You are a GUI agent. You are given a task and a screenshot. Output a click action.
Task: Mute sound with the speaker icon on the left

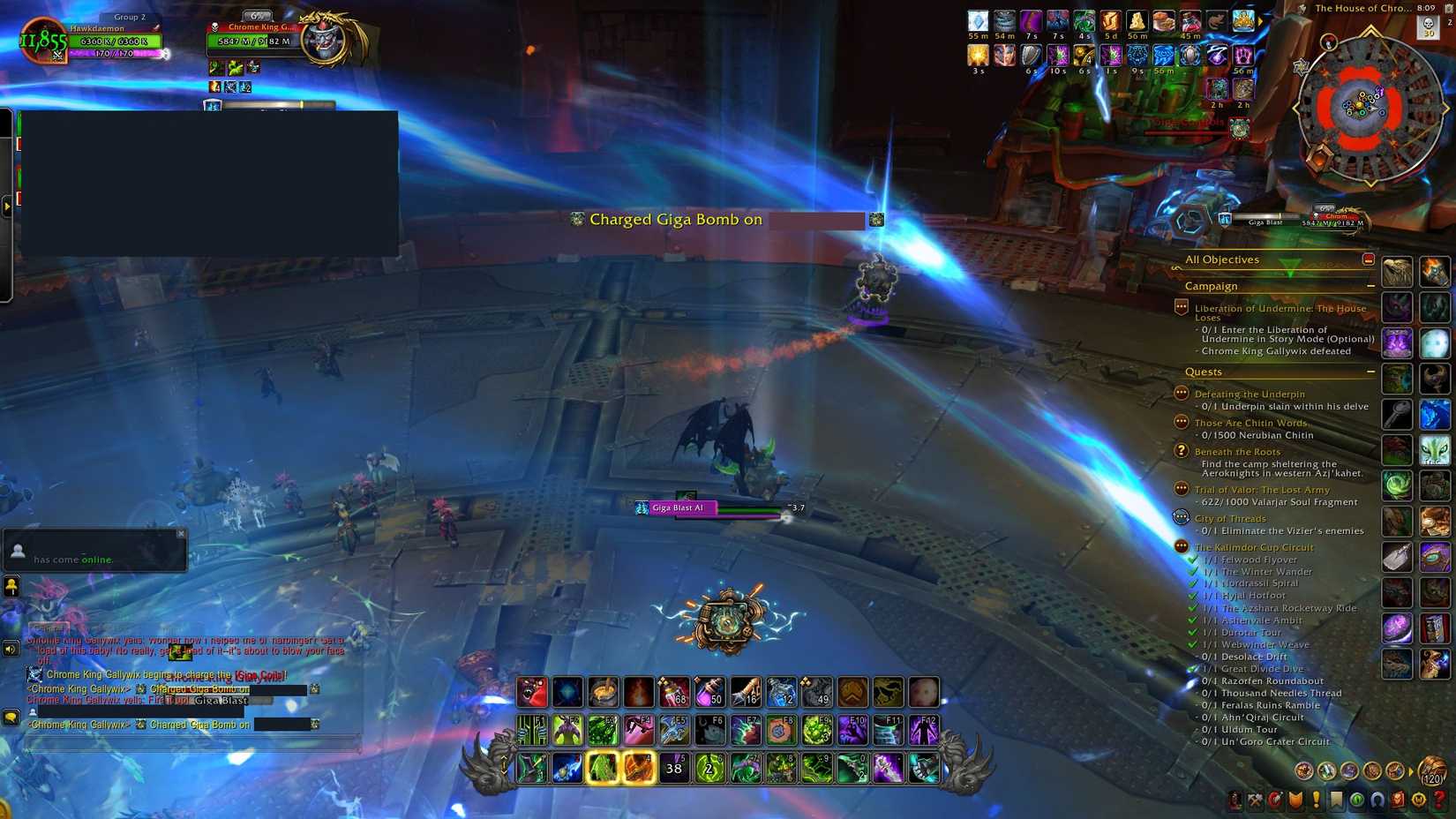[10, 650]
